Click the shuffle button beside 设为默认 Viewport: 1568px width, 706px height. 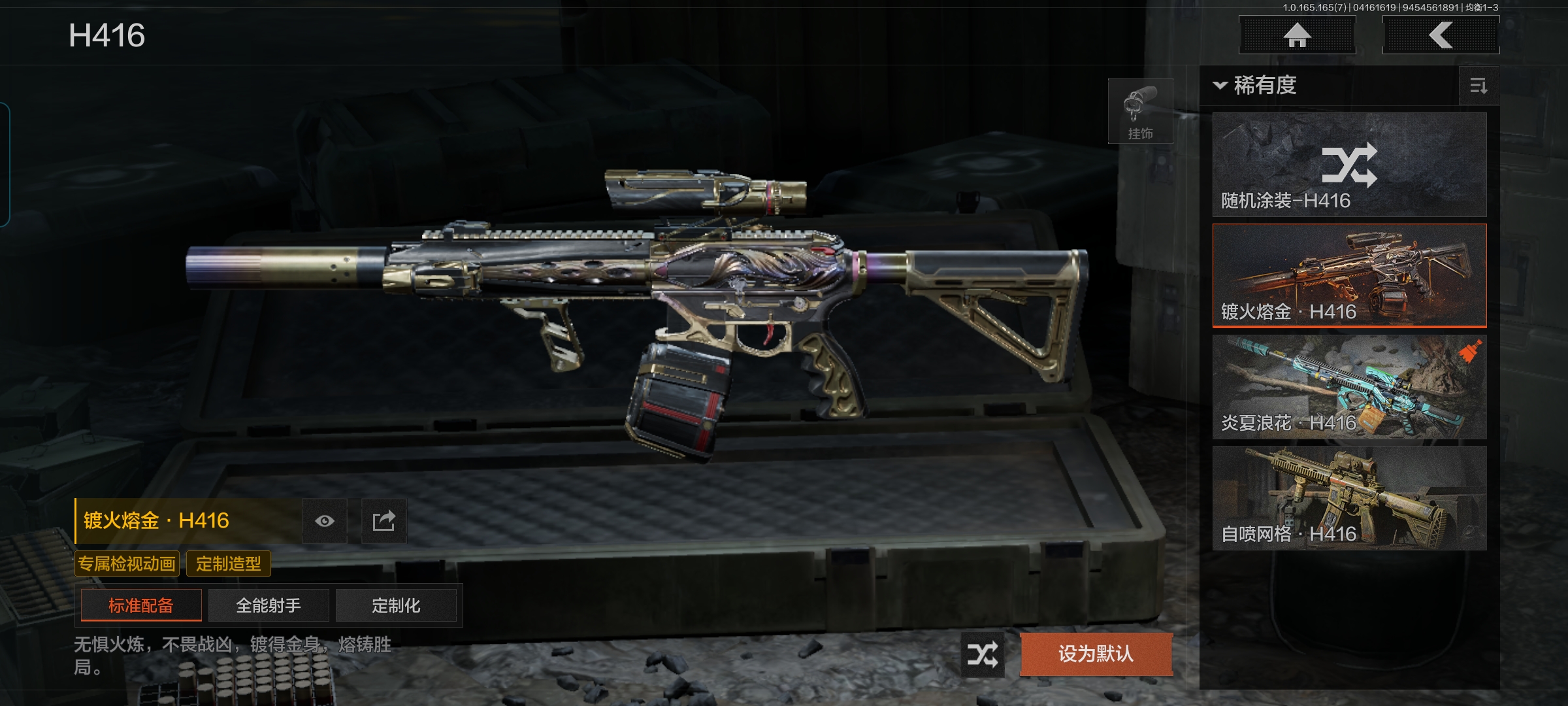(982, 654)
